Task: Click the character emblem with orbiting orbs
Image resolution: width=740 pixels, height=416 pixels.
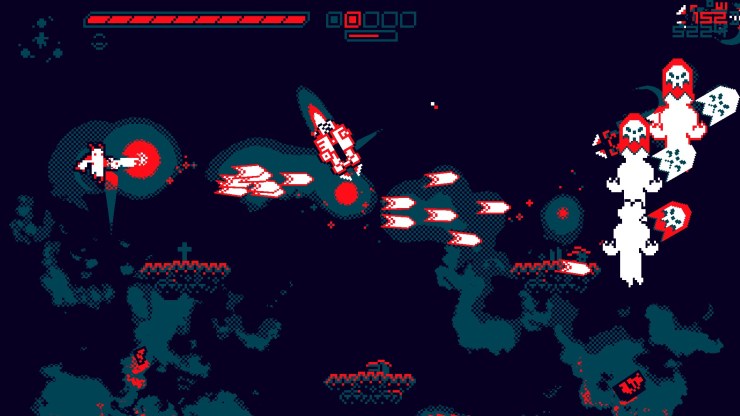Action: pos(41,38)
